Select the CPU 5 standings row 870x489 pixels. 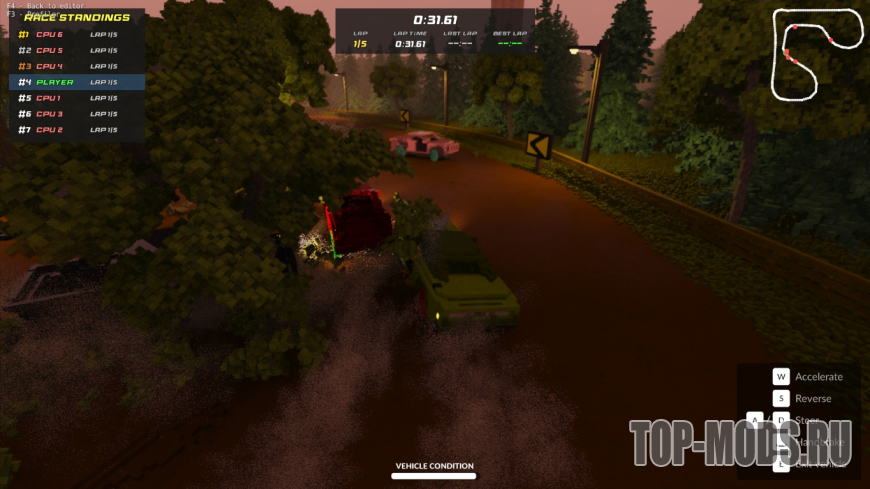(x=77, y=50)
